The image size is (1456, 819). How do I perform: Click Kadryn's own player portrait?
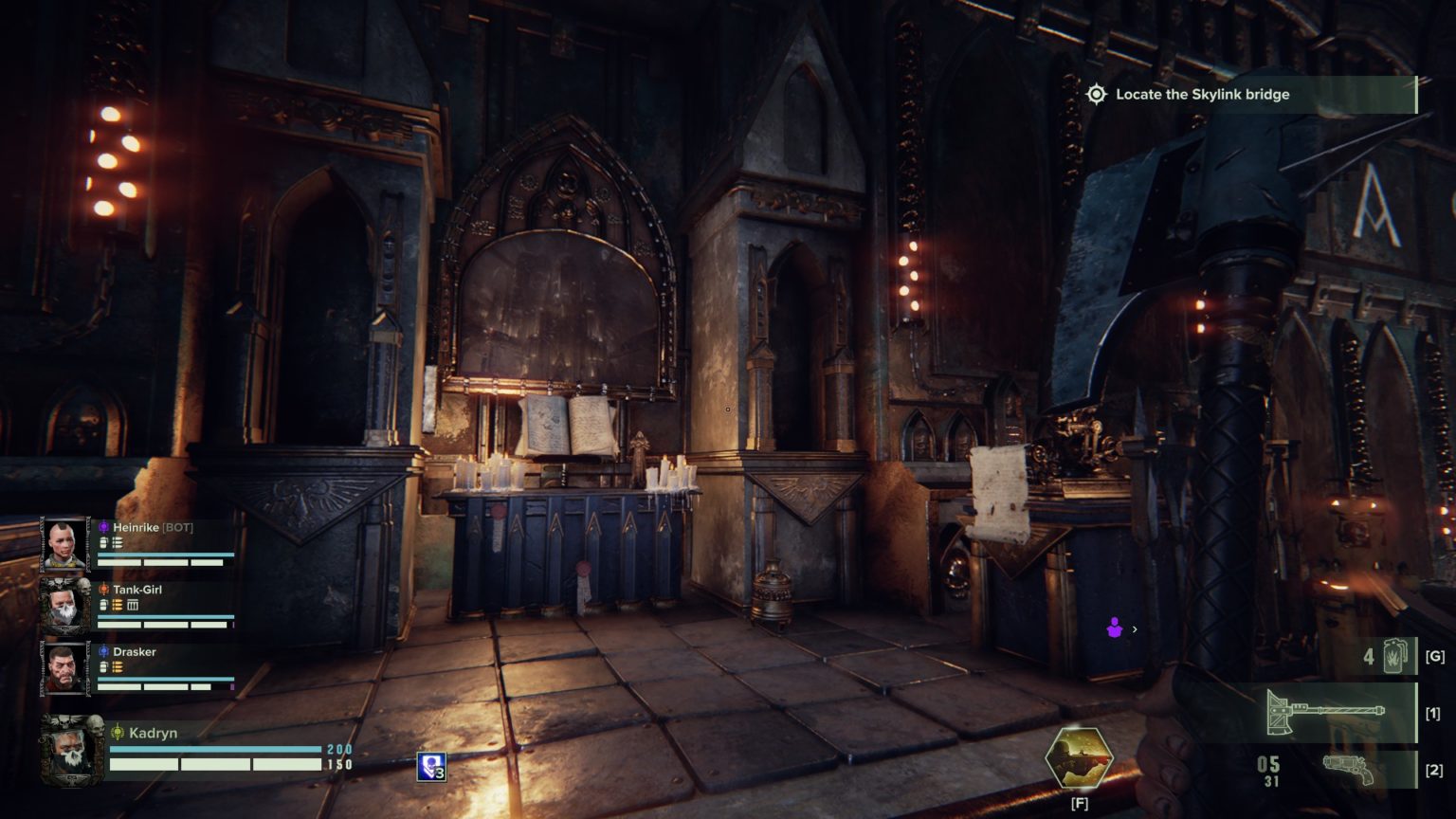pyautogui.click(x=72, y=750)
